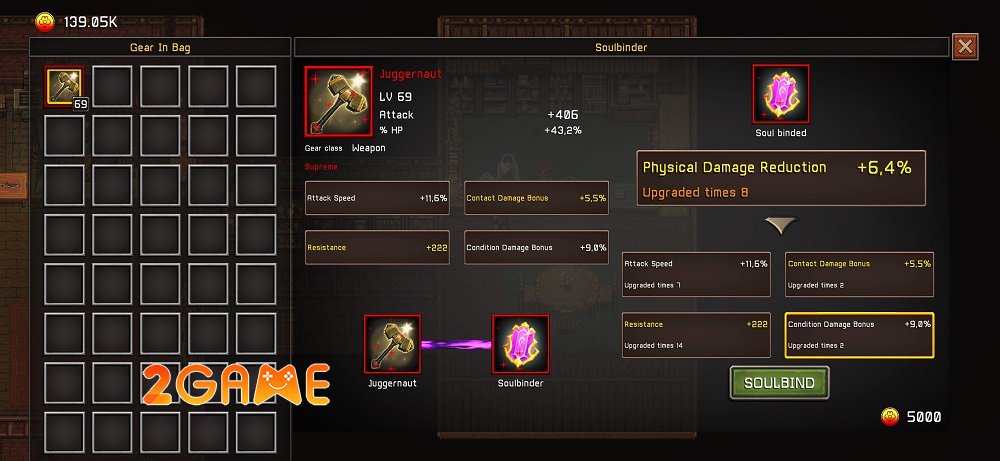Viewport: 1000px width, 461px height.
Task: Pick the Contact Damage Bonus upgraded times 2 option
Action: (859, 274)
